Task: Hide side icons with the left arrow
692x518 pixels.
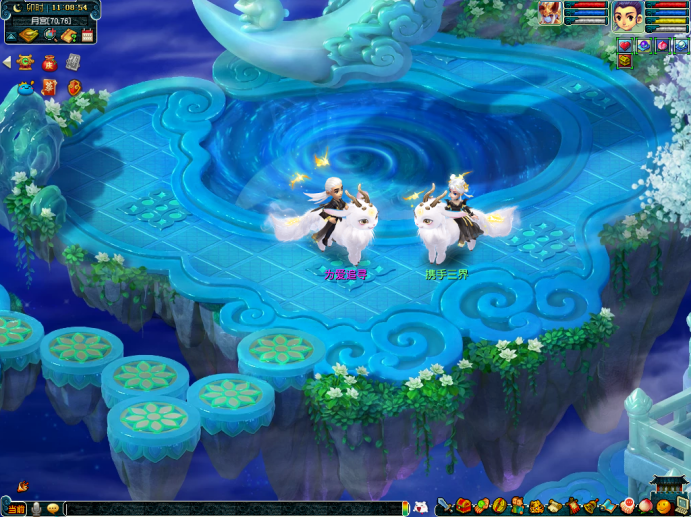Action: coord(6,62)
